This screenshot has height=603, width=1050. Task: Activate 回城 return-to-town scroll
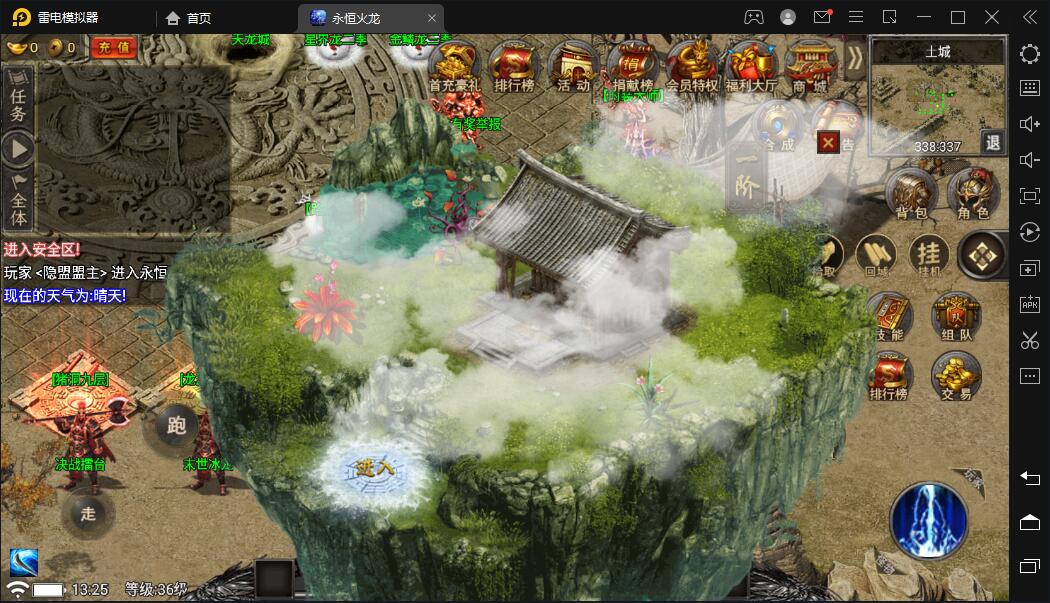[876, 255]
